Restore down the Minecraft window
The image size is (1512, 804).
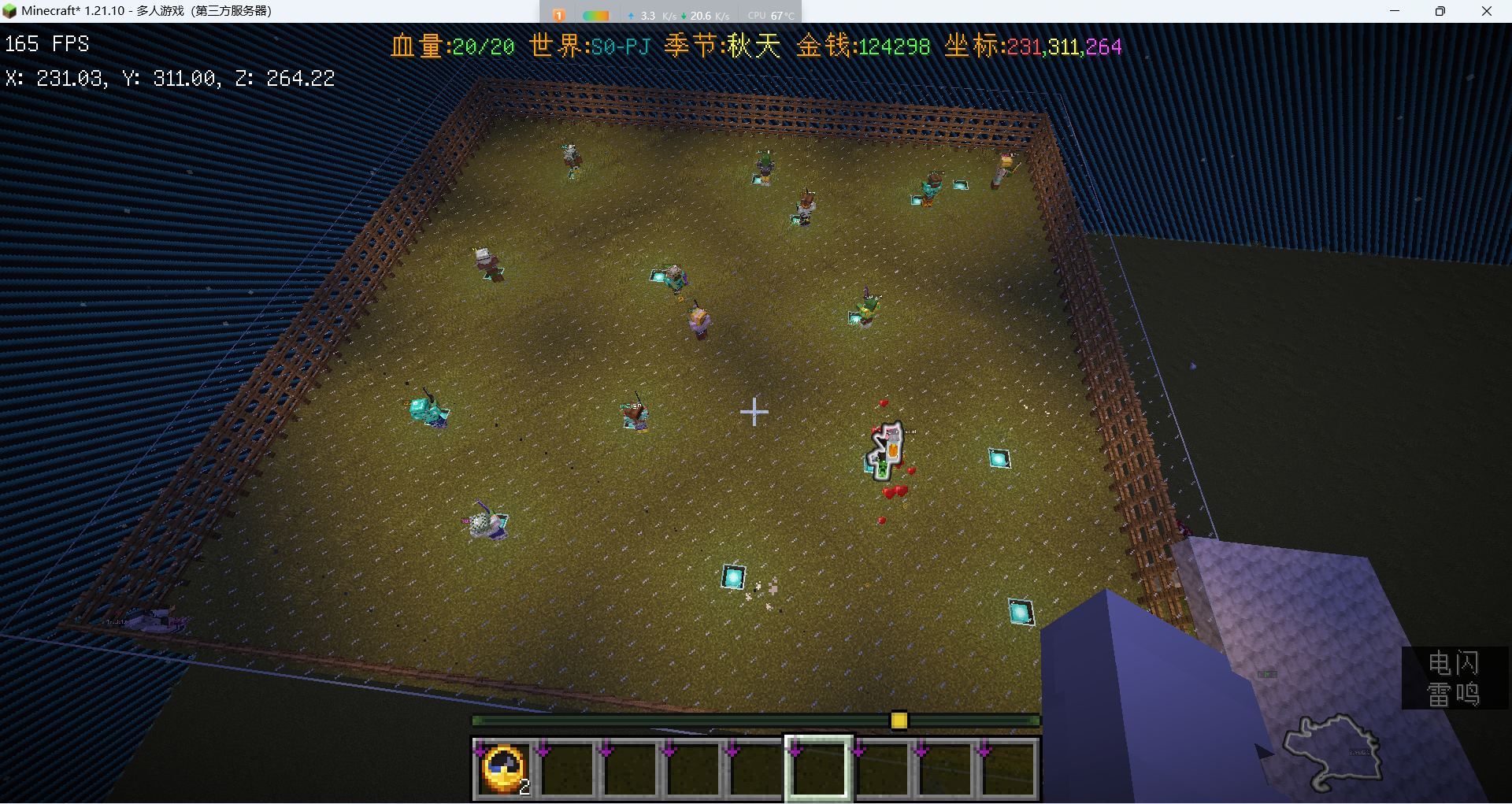(x=1440, y=11)
